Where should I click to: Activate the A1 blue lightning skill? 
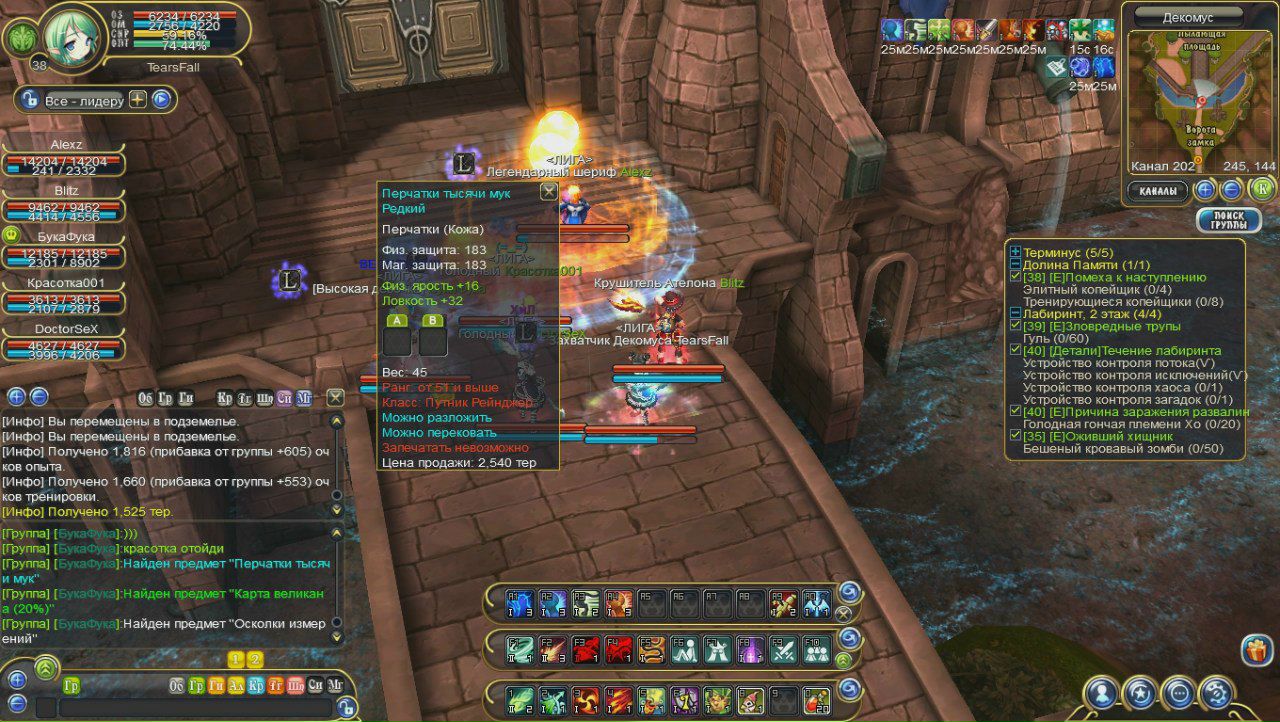tap(520, 602)
